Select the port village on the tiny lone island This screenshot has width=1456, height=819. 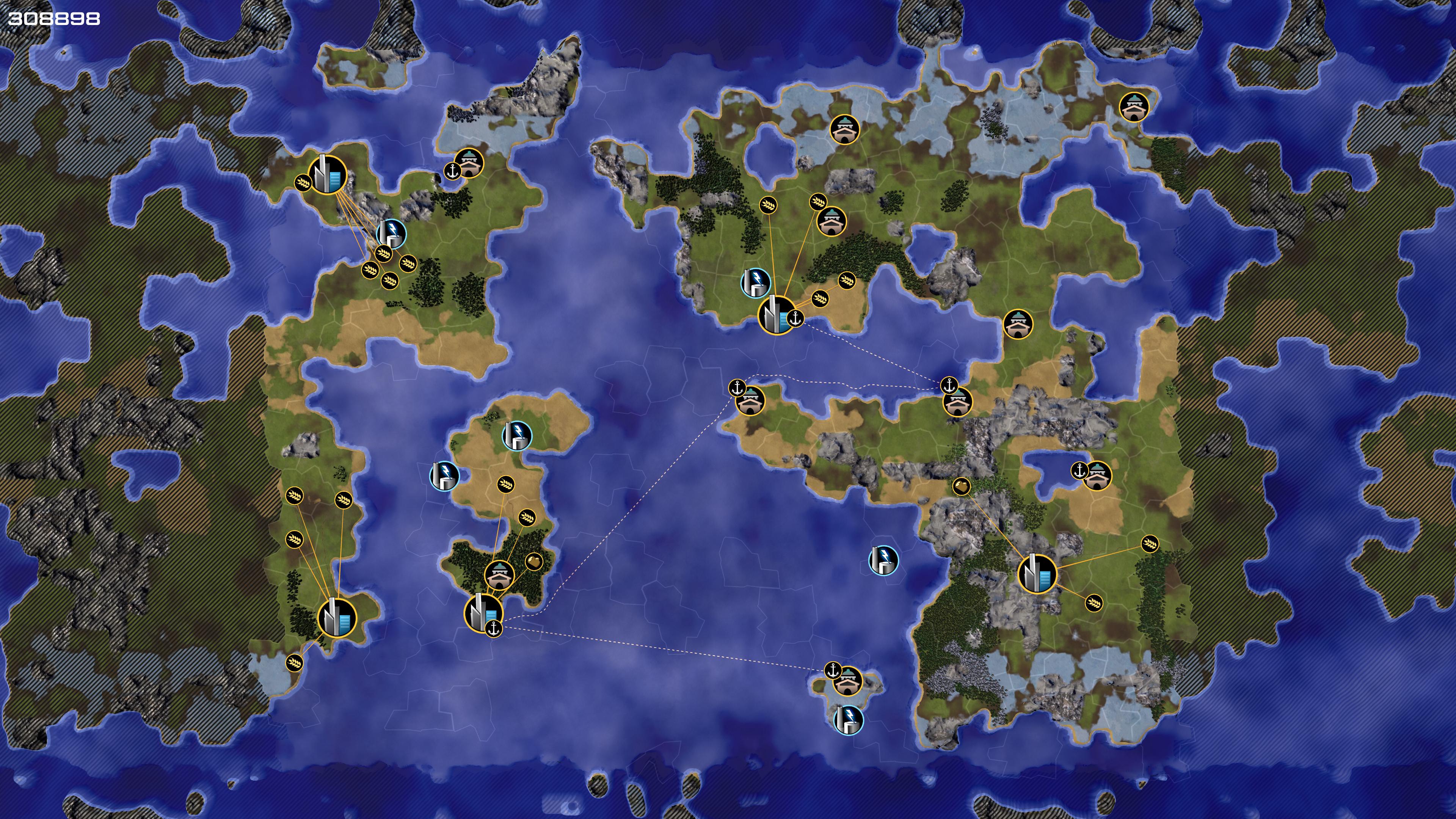[847, 681]
